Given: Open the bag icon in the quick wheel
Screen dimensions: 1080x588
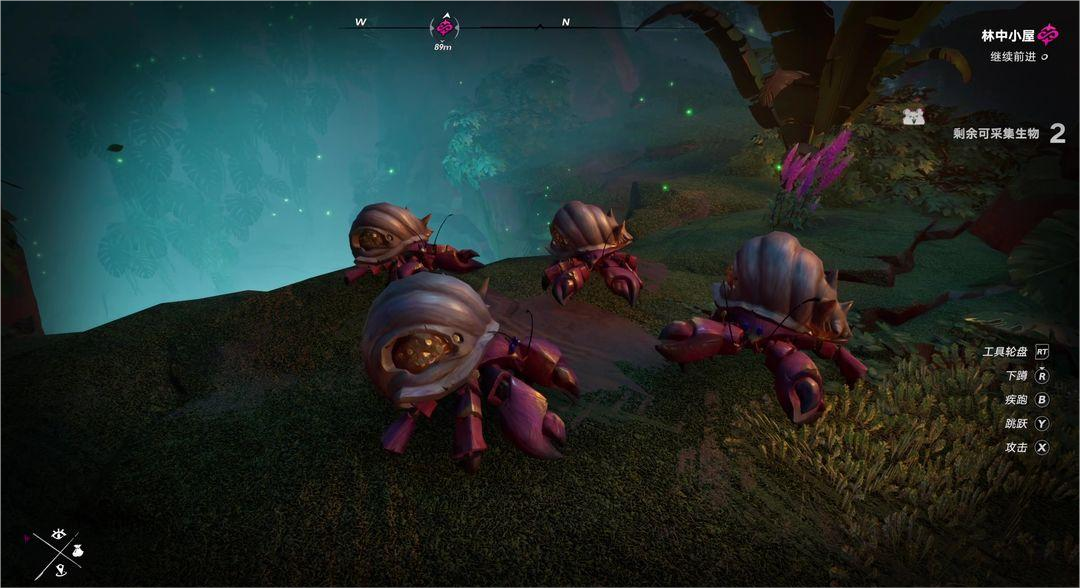Looking at the screenshot, I should [77, 552].
